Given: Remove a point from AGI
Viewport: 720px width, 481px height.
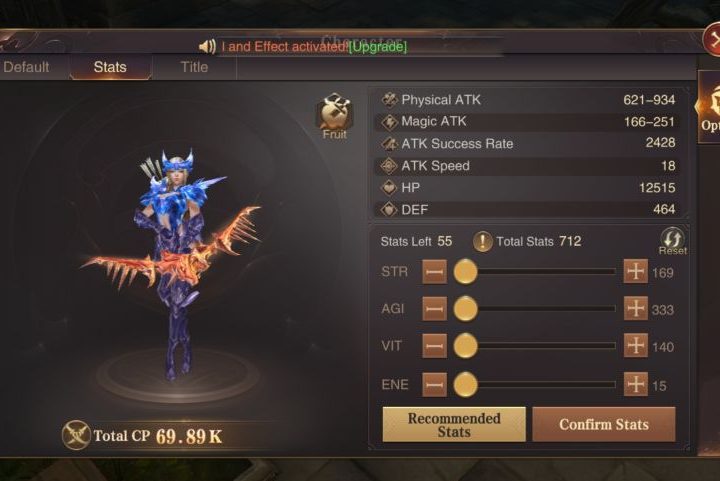Looking at the screenshot, I should tap(434, 309).
